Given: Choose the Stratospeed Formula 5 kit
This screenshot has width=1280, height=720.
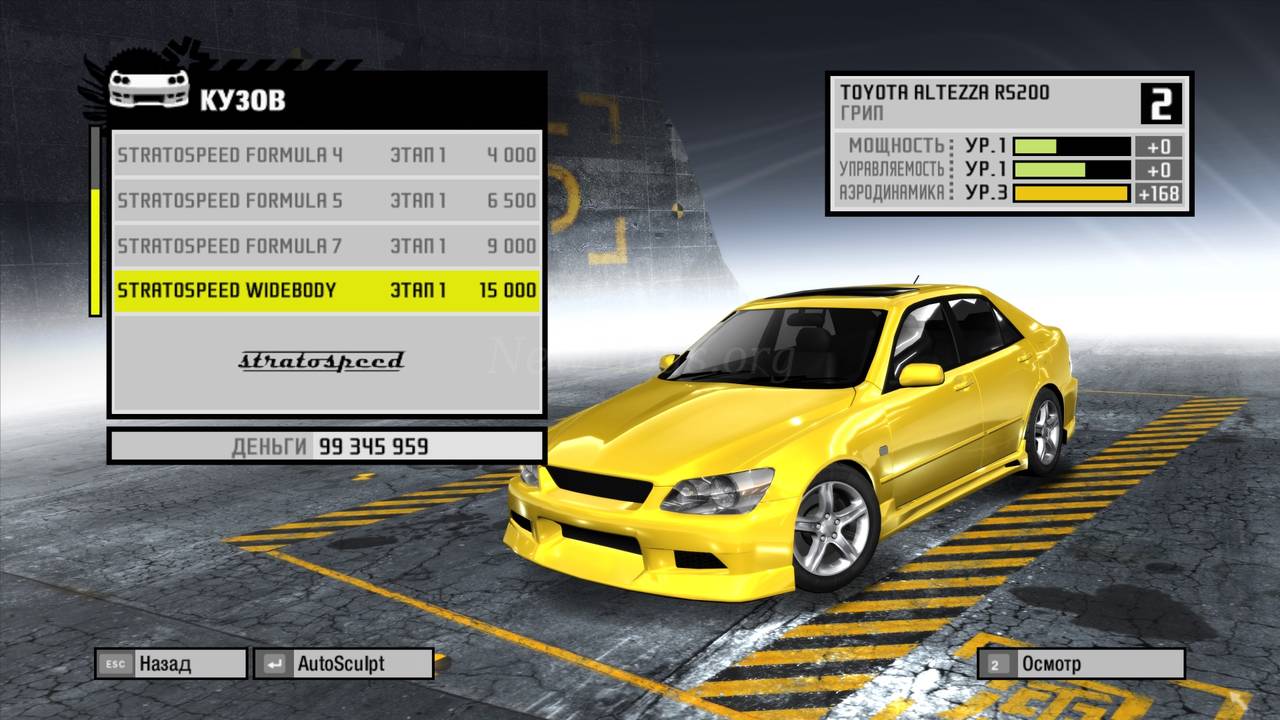Looking at the screenshot, I should [x=326, y=200].
